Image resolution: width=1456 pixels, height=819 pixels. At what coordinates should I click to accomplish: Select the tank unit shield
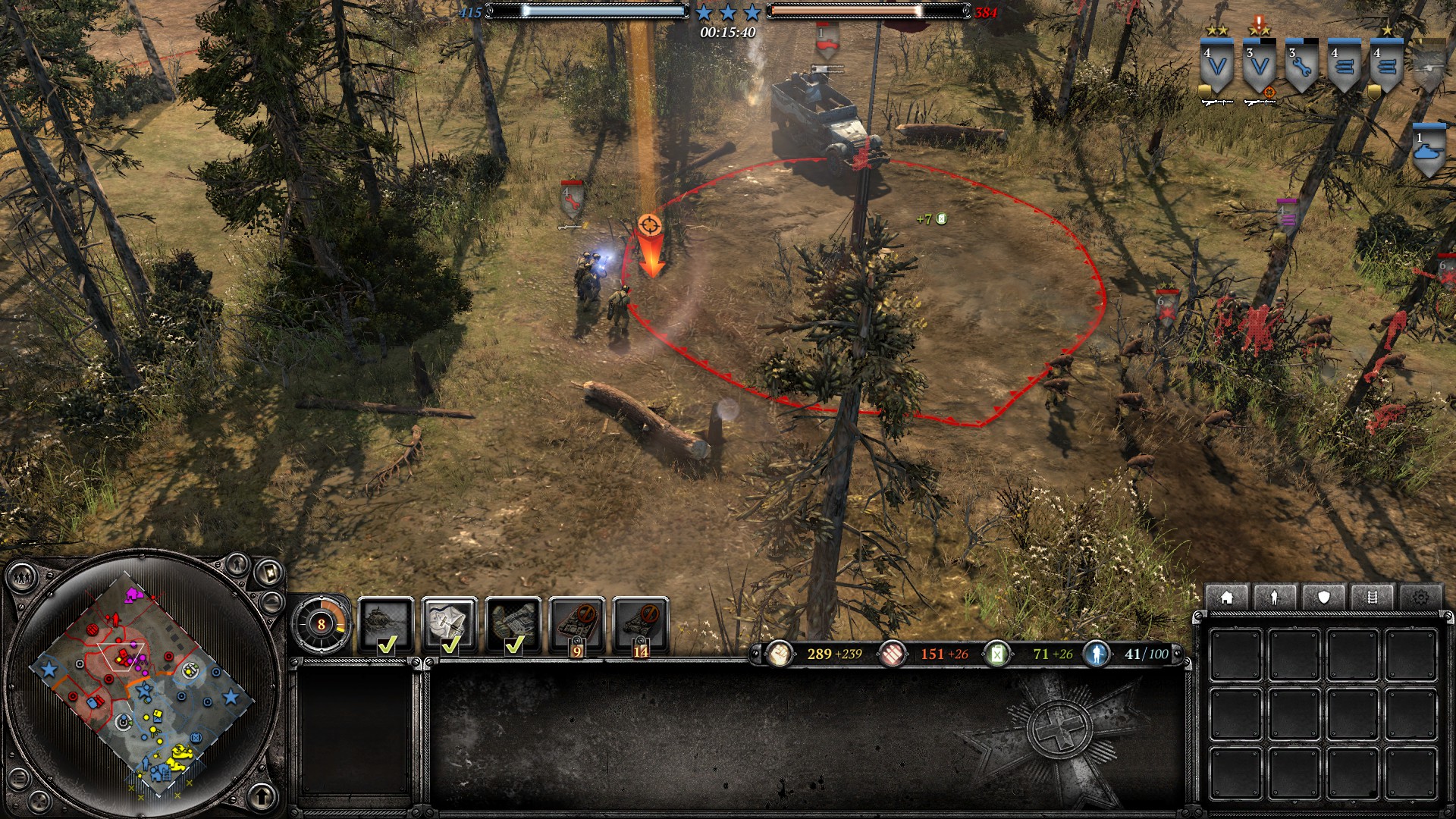[1429, 152]
